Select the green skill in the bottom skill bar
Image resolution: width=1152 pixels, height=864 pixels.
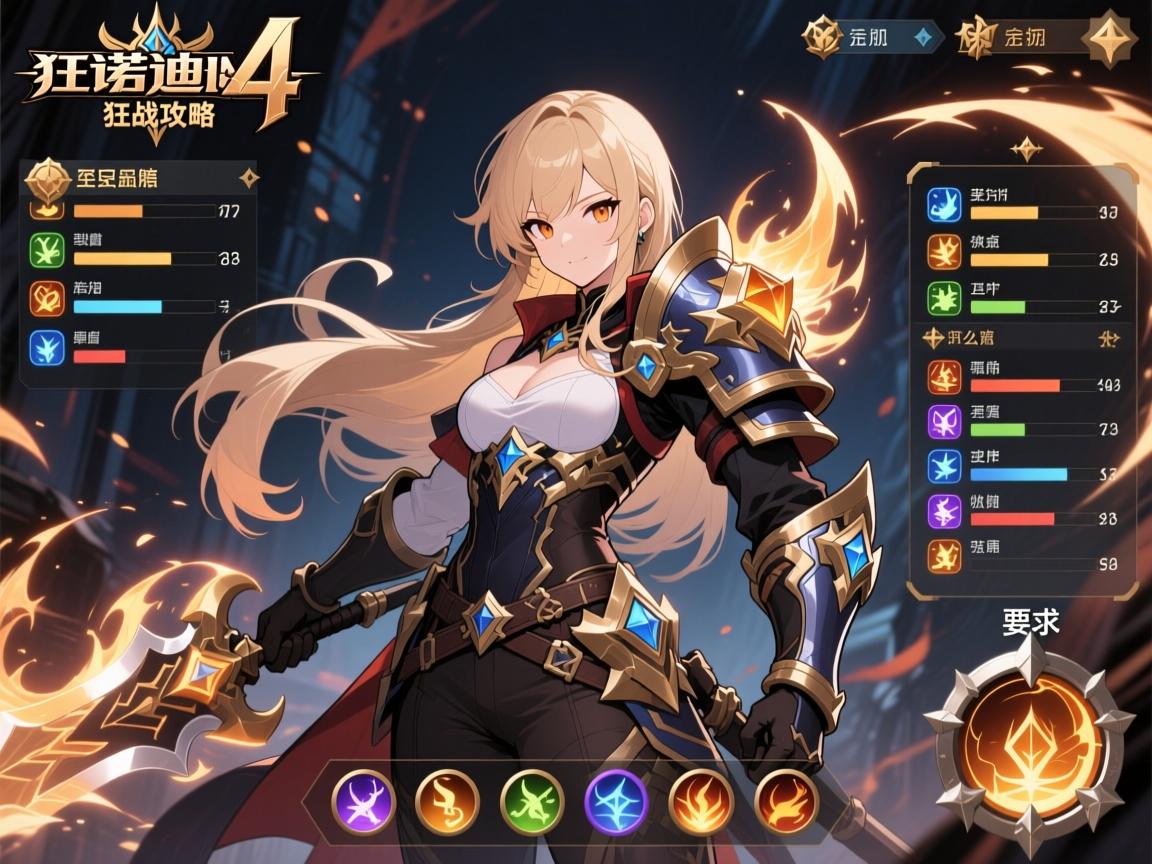[x=533, y=800]
